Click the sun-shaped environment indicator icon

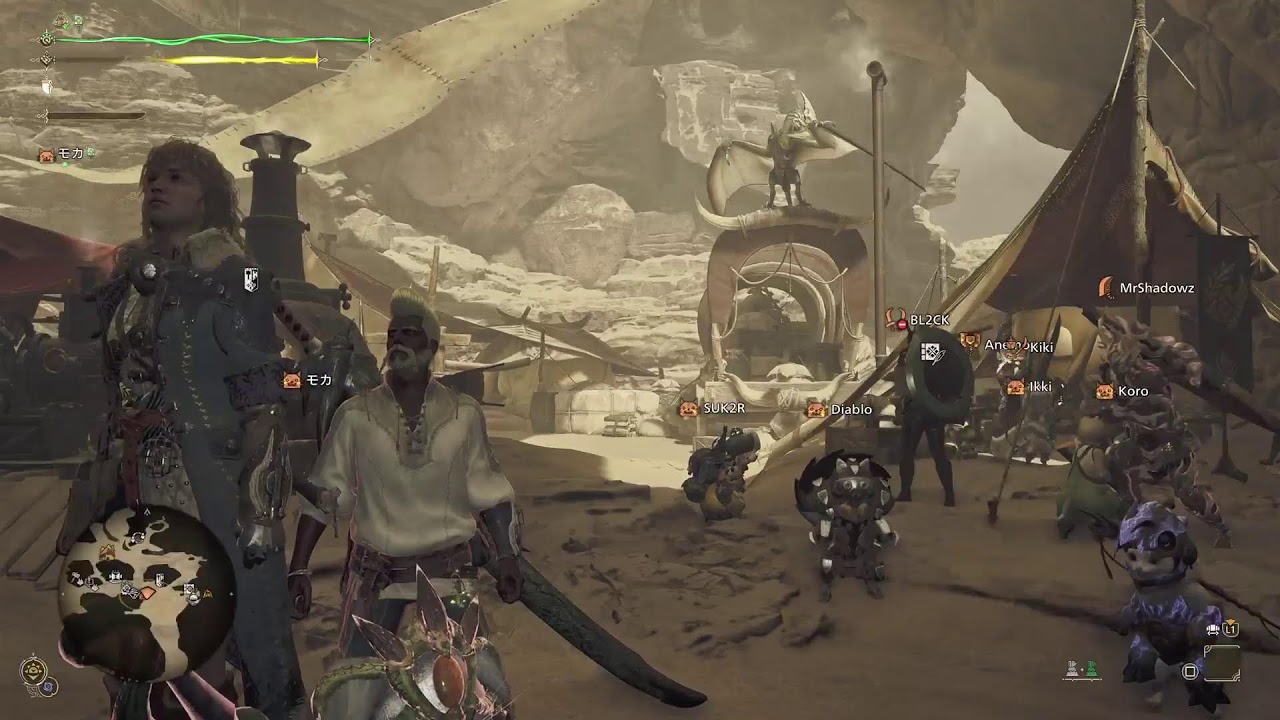click(31, 669)
